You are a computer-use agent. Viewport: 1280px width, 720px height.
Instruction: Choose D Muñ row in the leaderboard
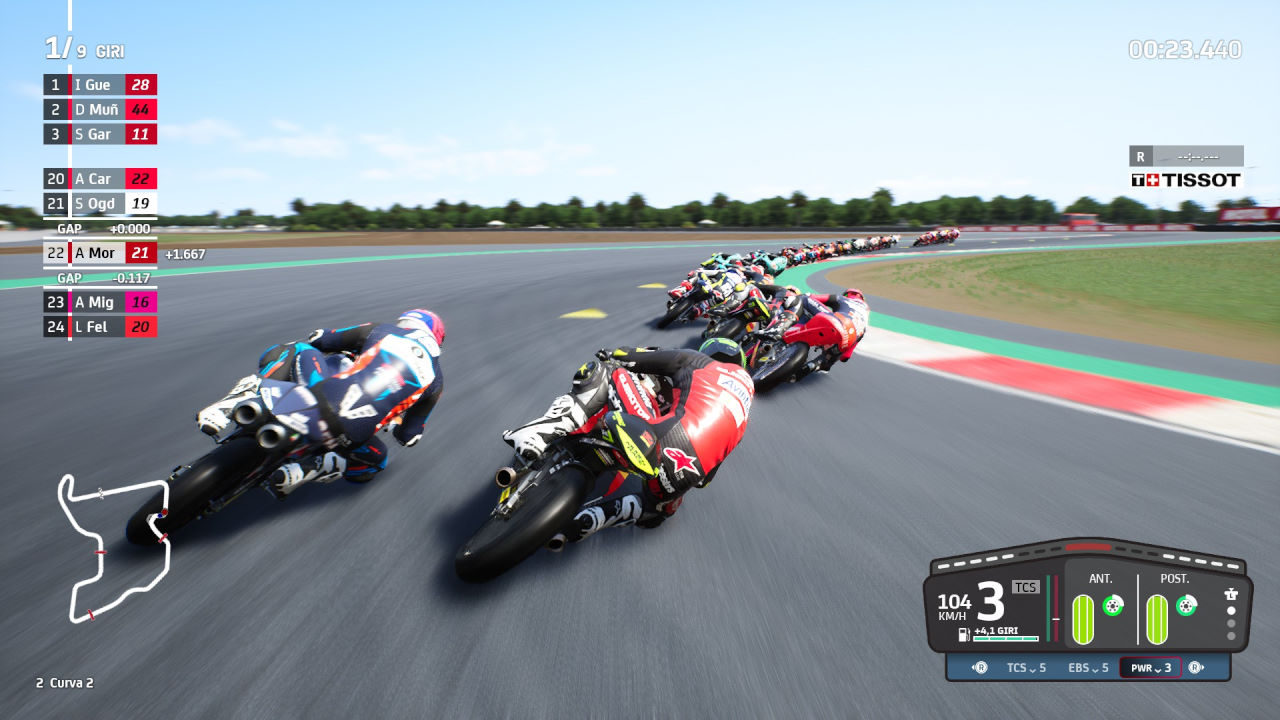pyautogui.click(x=99, y=110)
